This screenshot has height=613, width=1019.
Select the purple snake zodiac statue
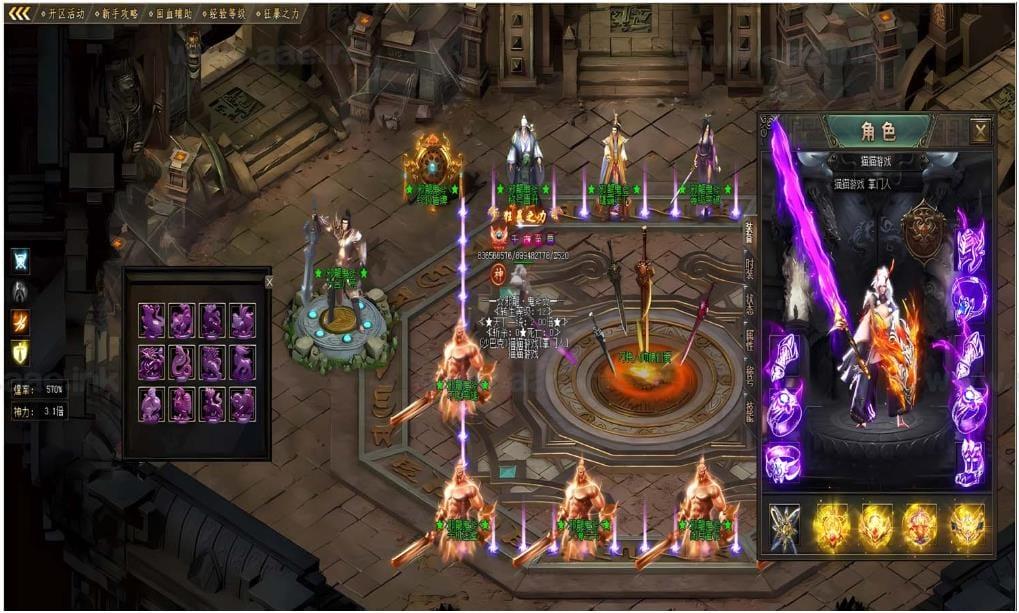[182, 362]
